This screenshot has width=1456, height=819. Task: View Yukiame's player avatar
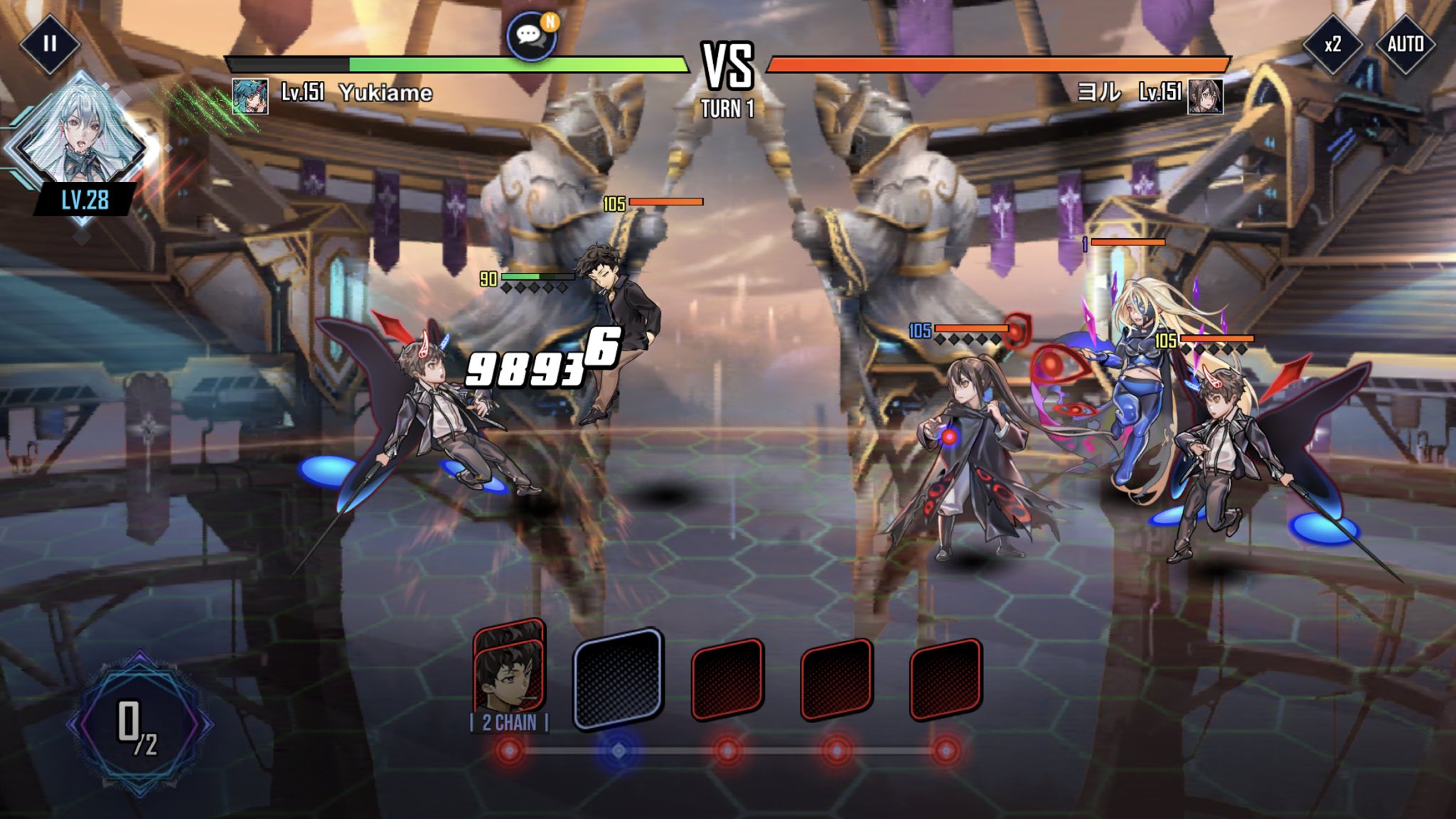click(250, 96)
